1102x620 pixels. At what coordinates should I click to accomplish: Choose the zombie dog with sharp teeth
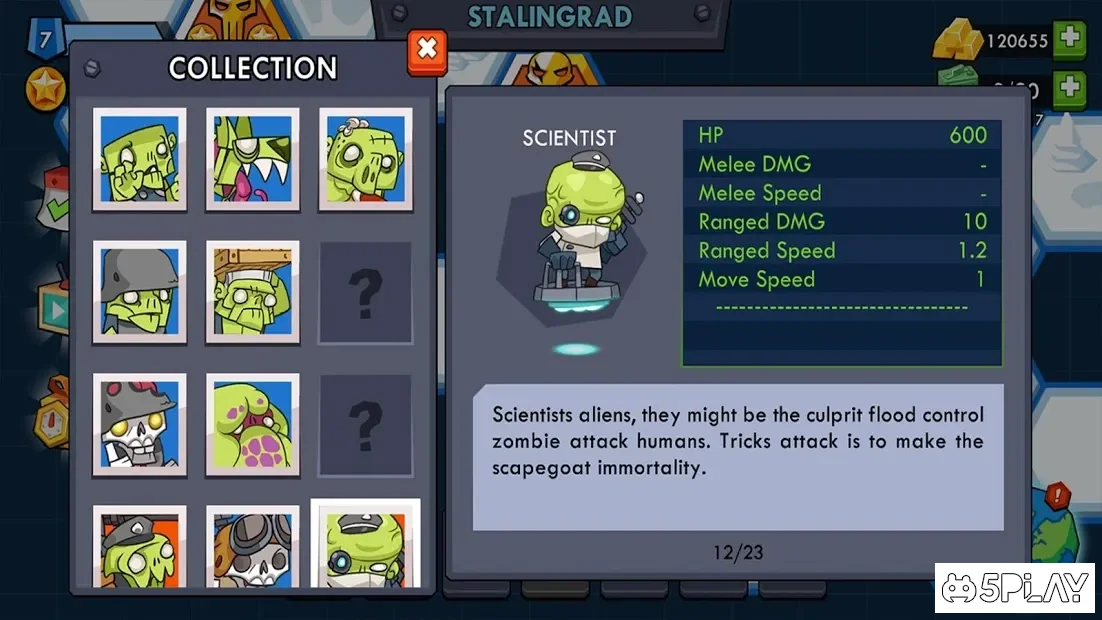(253, 159)
